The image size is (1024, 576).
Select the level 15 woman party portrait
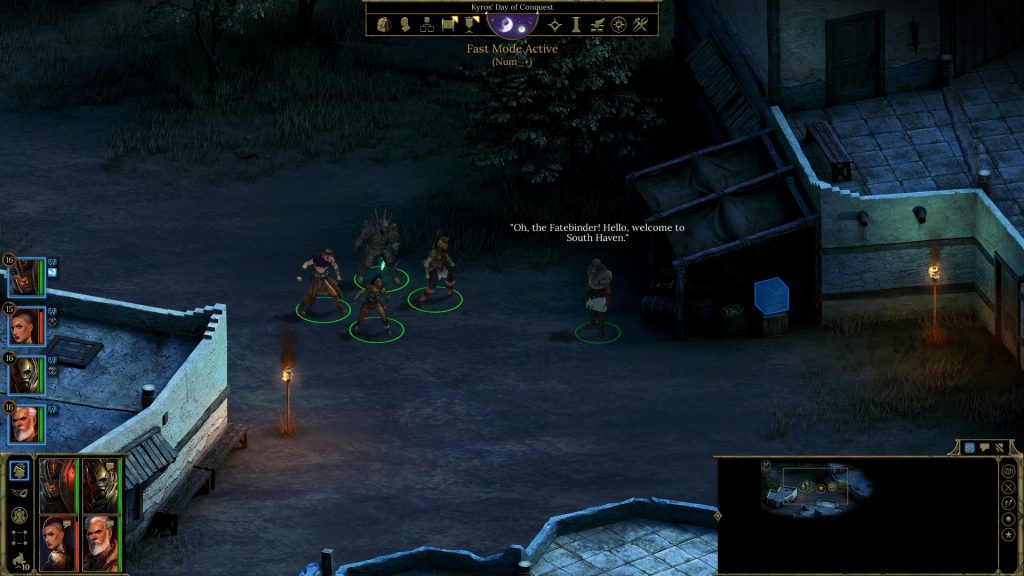pos(27,326)
